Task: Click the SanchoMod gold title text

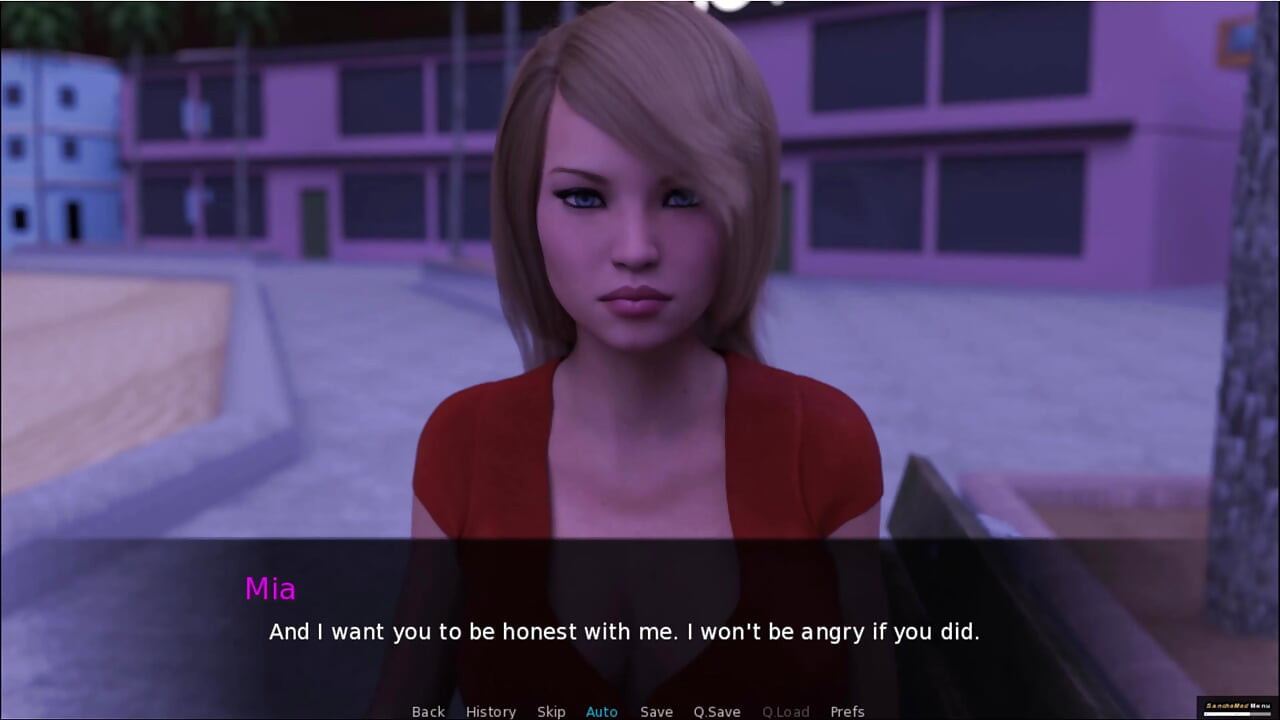Action: (x=1228, y=707)
